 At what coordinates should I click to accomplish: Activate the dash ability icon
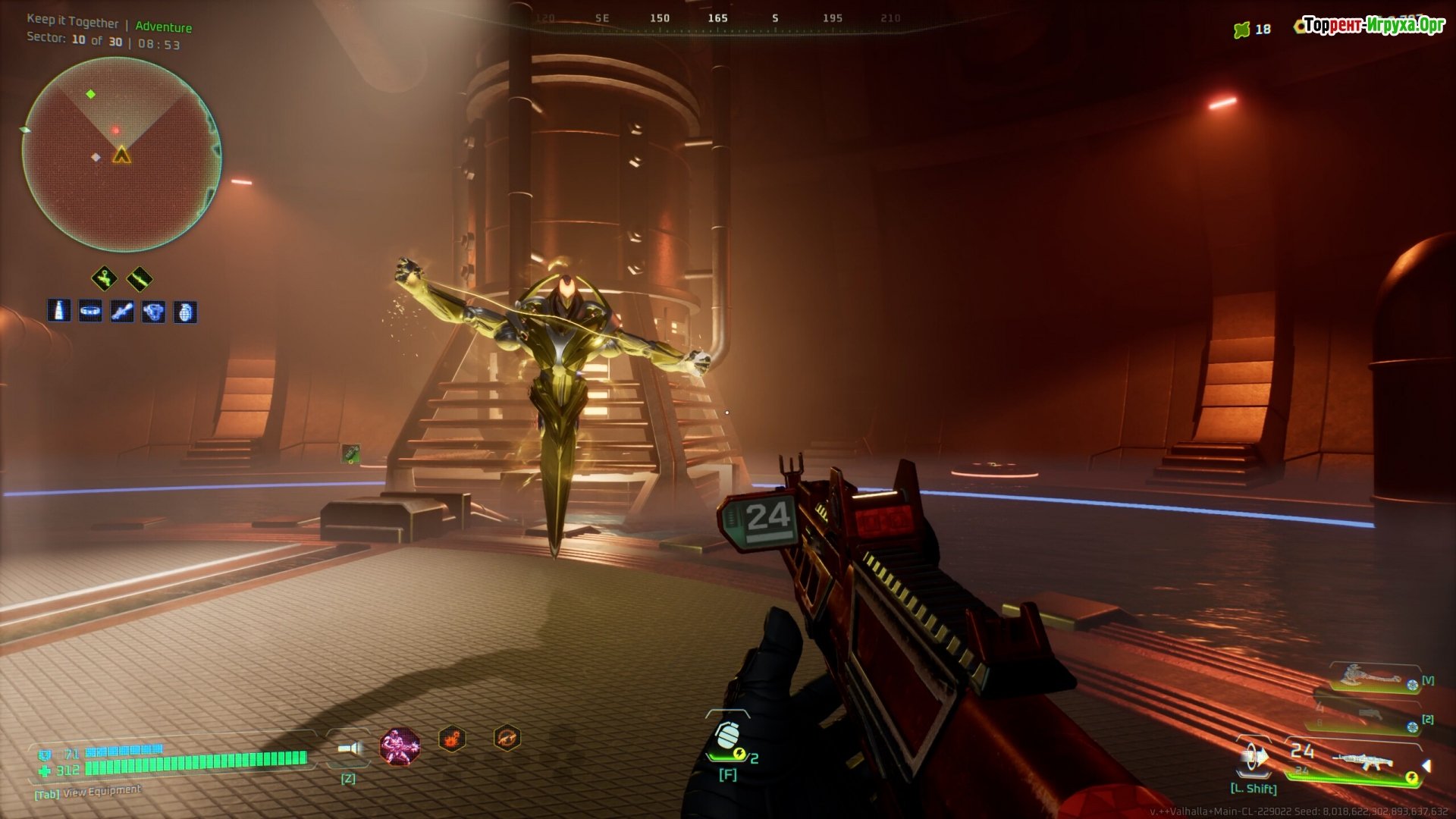[x=1254, y=758]
